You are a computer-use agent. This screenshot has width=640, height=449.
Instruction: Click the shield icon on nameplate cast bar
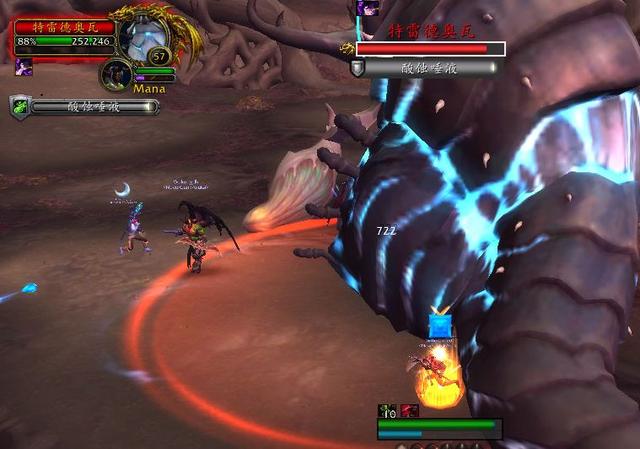(357, 67)
